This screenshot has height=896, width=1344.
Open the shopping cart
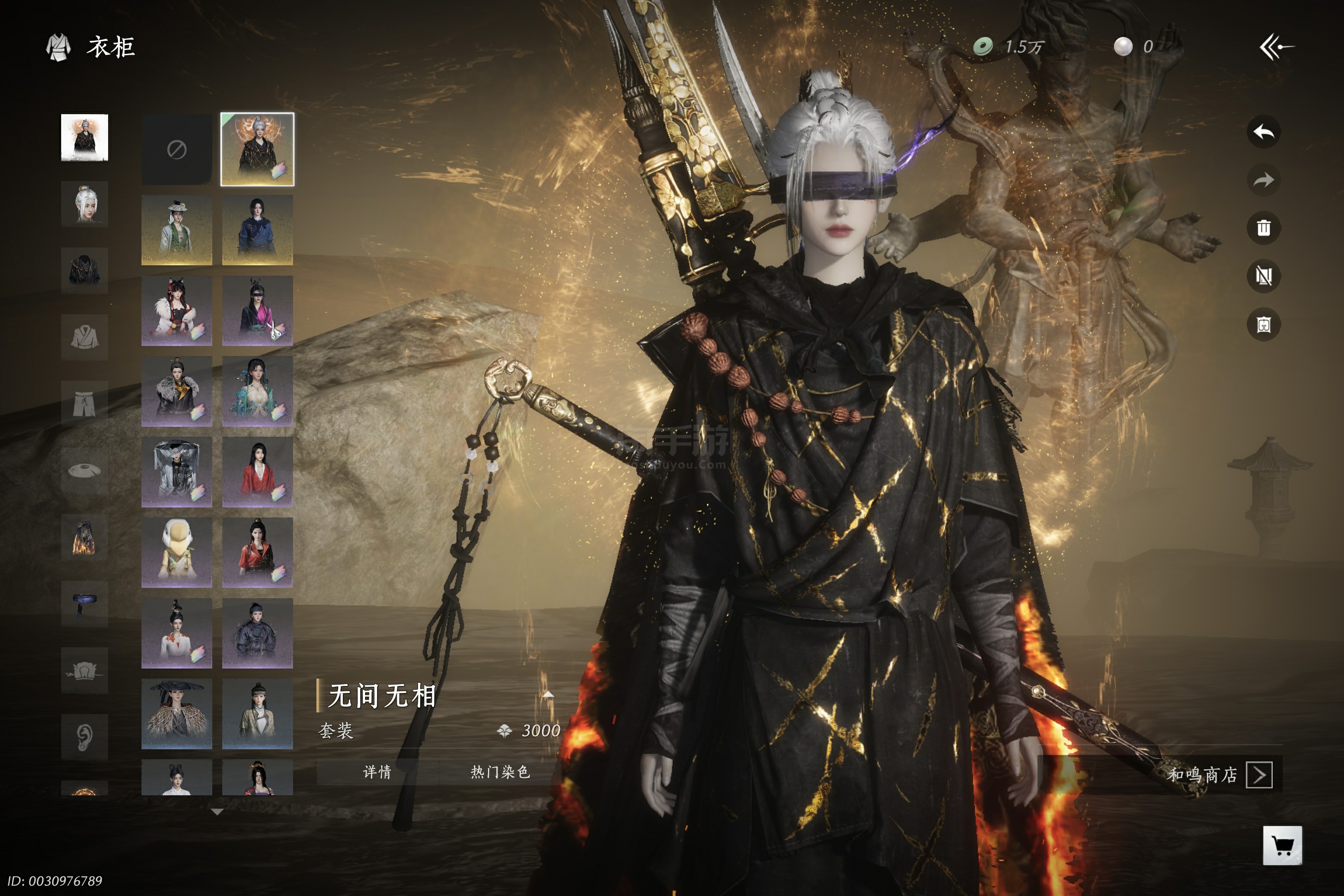(1282, 845)
